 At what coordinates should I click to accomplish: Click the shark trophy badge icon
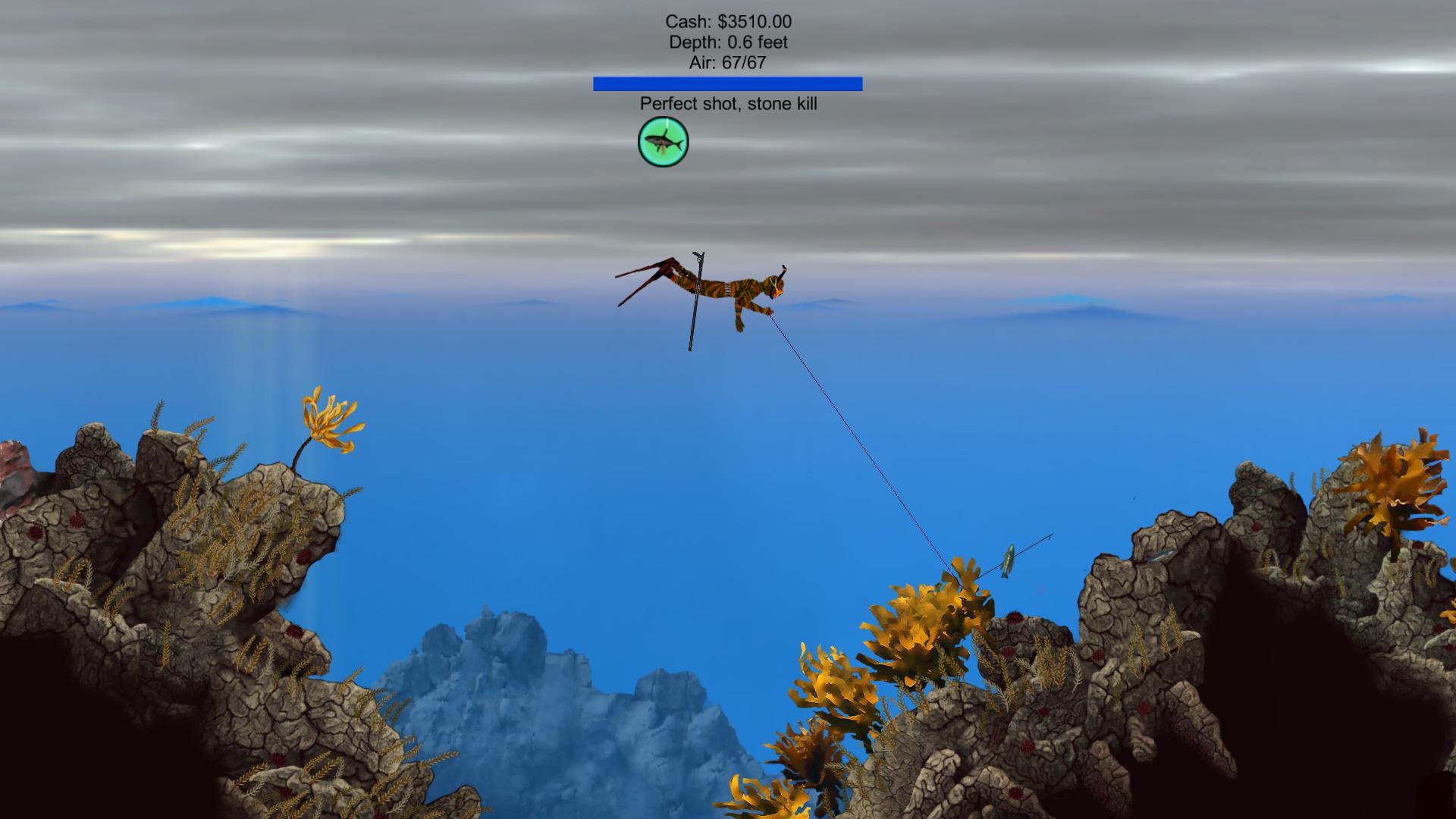pyautogui.click(x=662, y=142)
